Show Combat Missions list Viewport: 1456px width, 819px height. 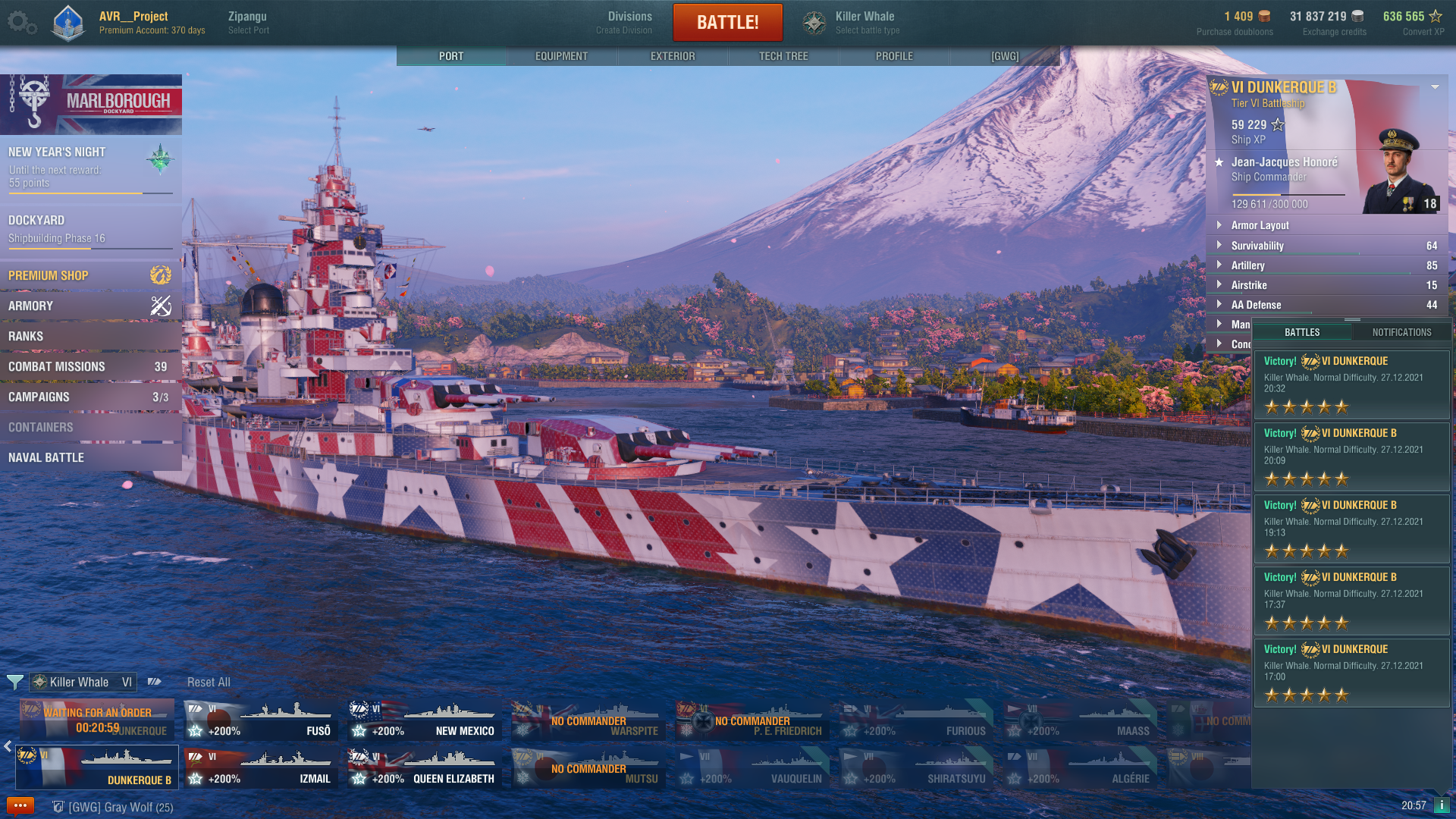89,366
